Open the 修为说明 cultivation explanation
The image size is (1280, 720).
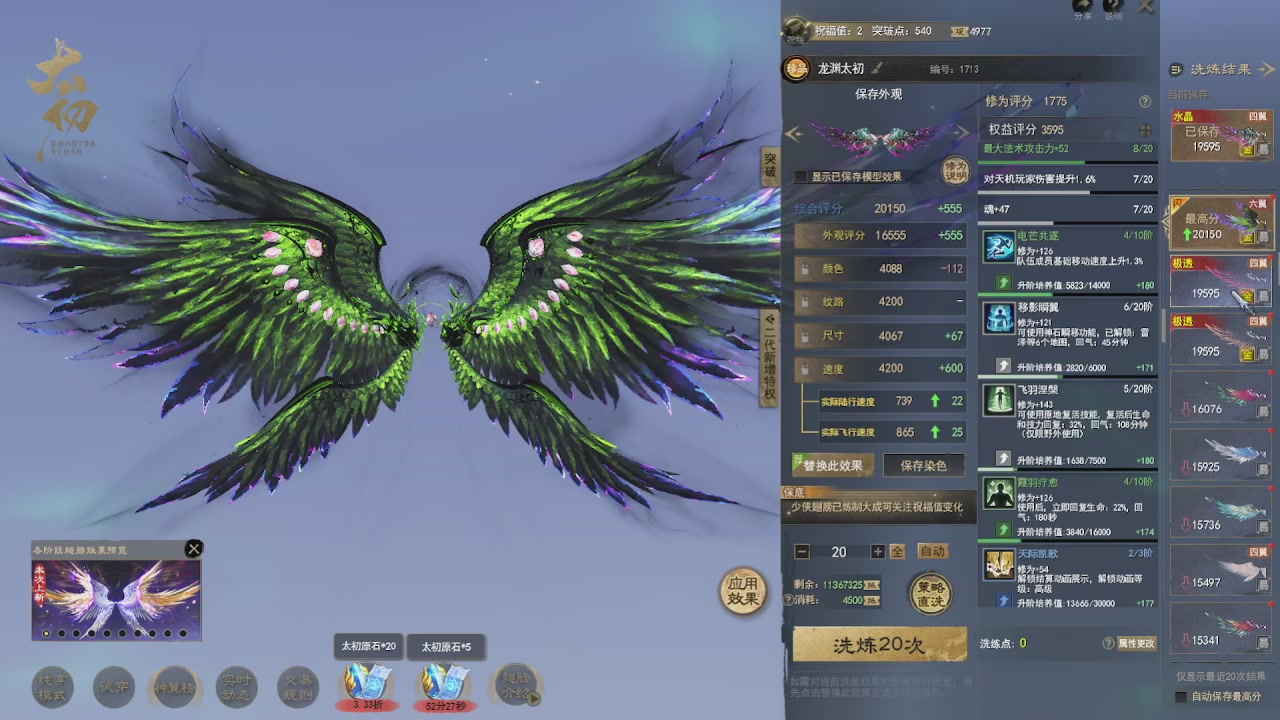click(956, 169)
